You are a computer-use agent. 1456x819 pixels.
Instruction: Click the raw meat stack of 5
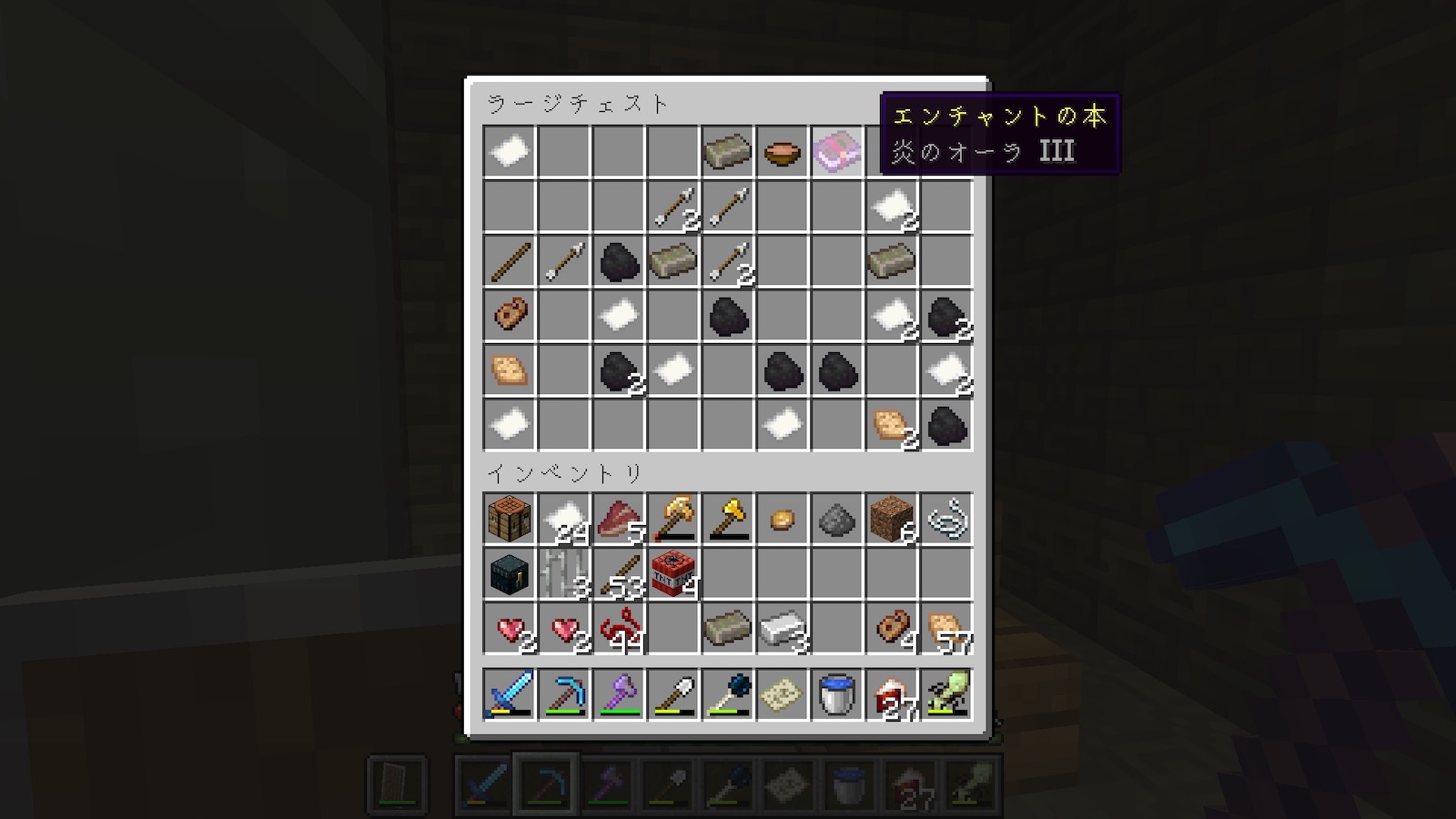(618, 519)
